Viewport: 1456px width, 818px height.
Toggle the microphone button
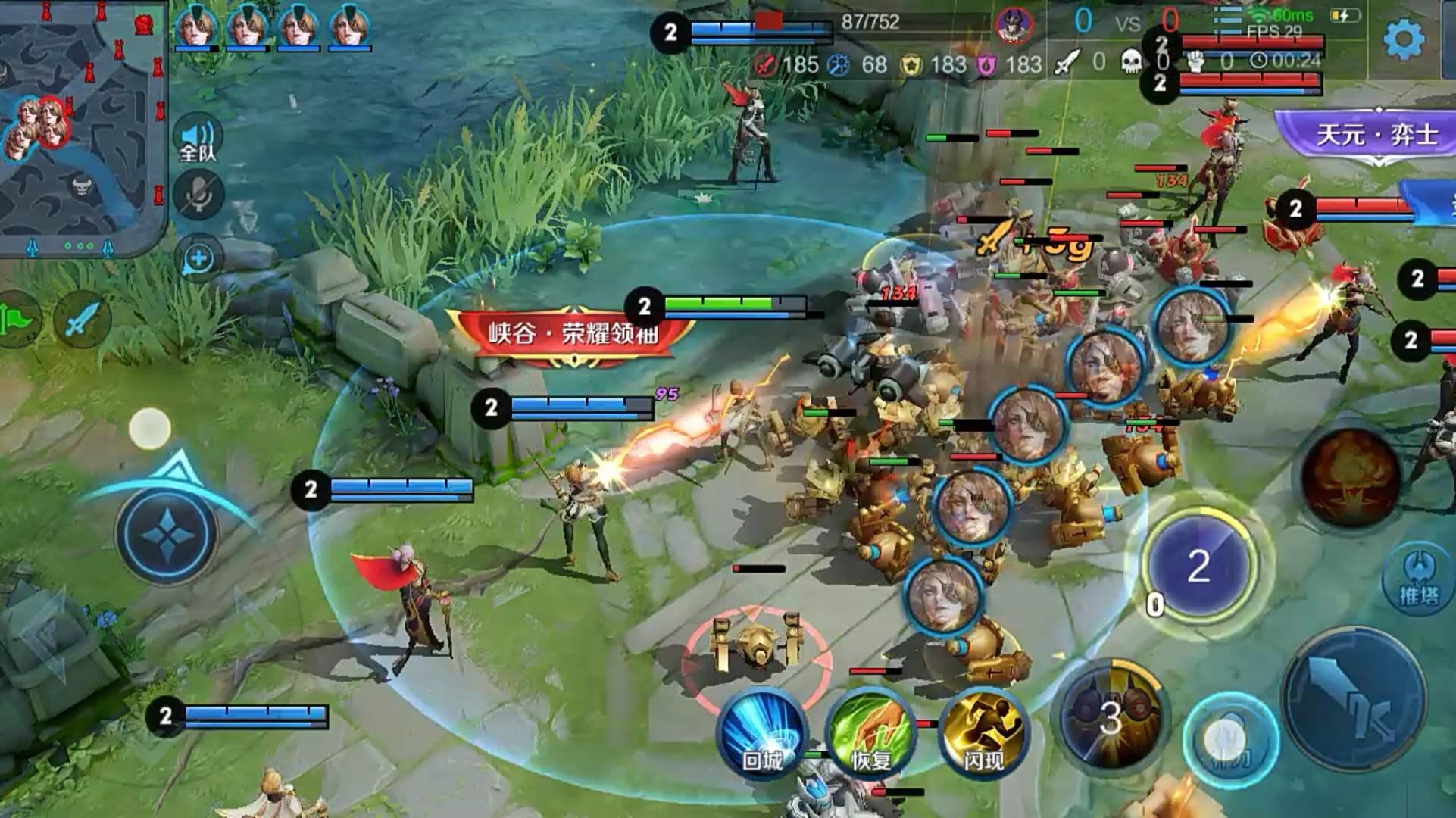[x=198, y=195]
